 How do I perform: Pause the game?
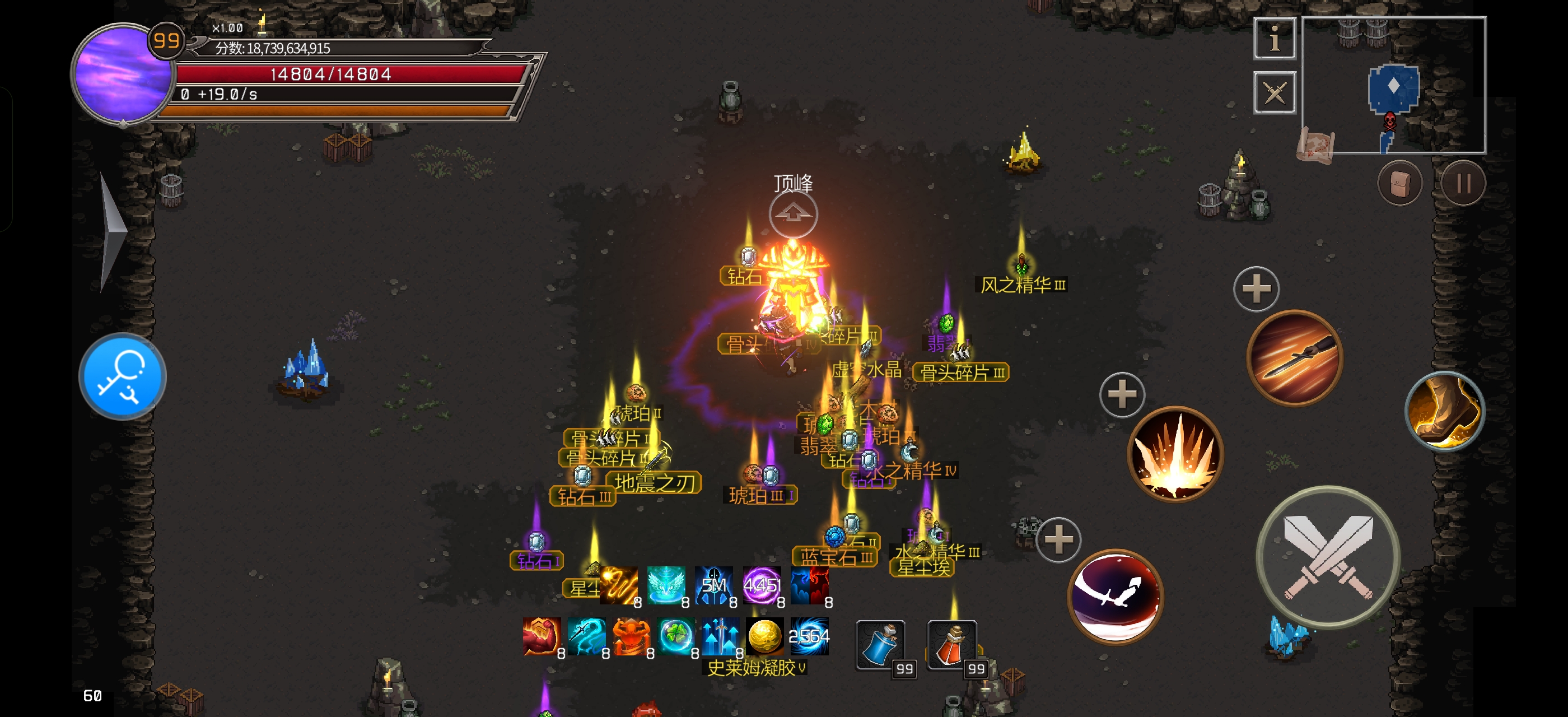pyautogui.click(x=1462, y=183)
